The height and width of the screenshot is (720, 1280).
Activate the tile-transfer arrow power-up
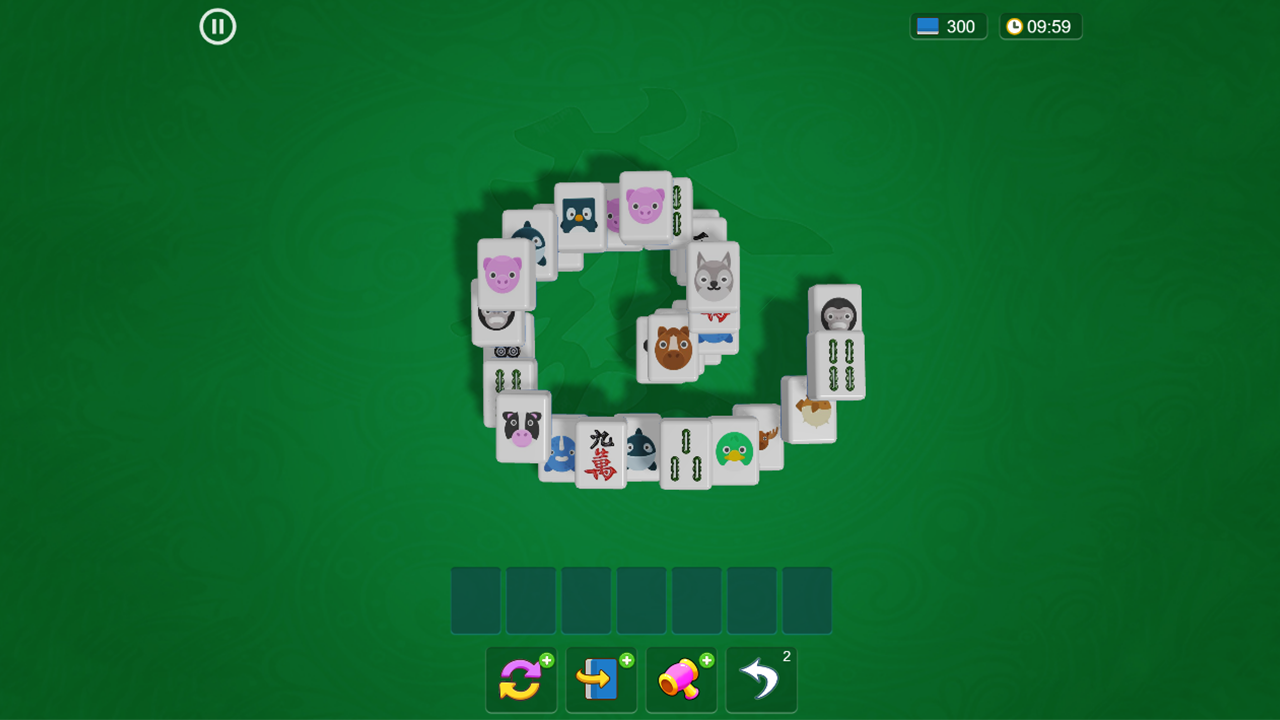coord(601,679)
